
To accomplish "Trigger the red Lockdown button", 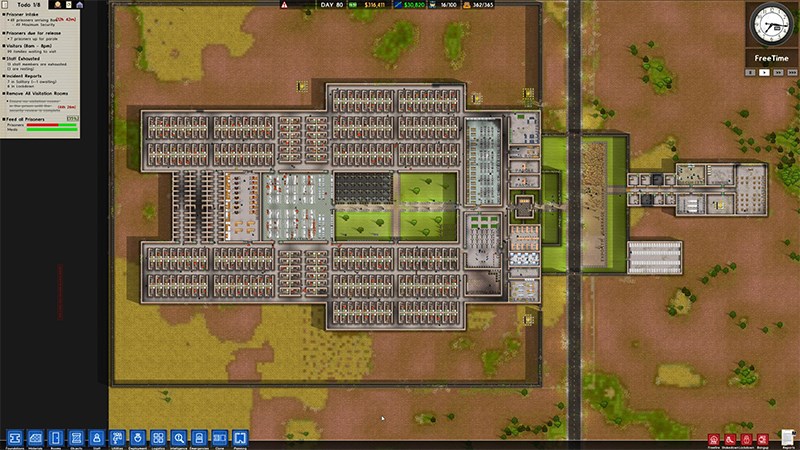I will click(746, 438).
